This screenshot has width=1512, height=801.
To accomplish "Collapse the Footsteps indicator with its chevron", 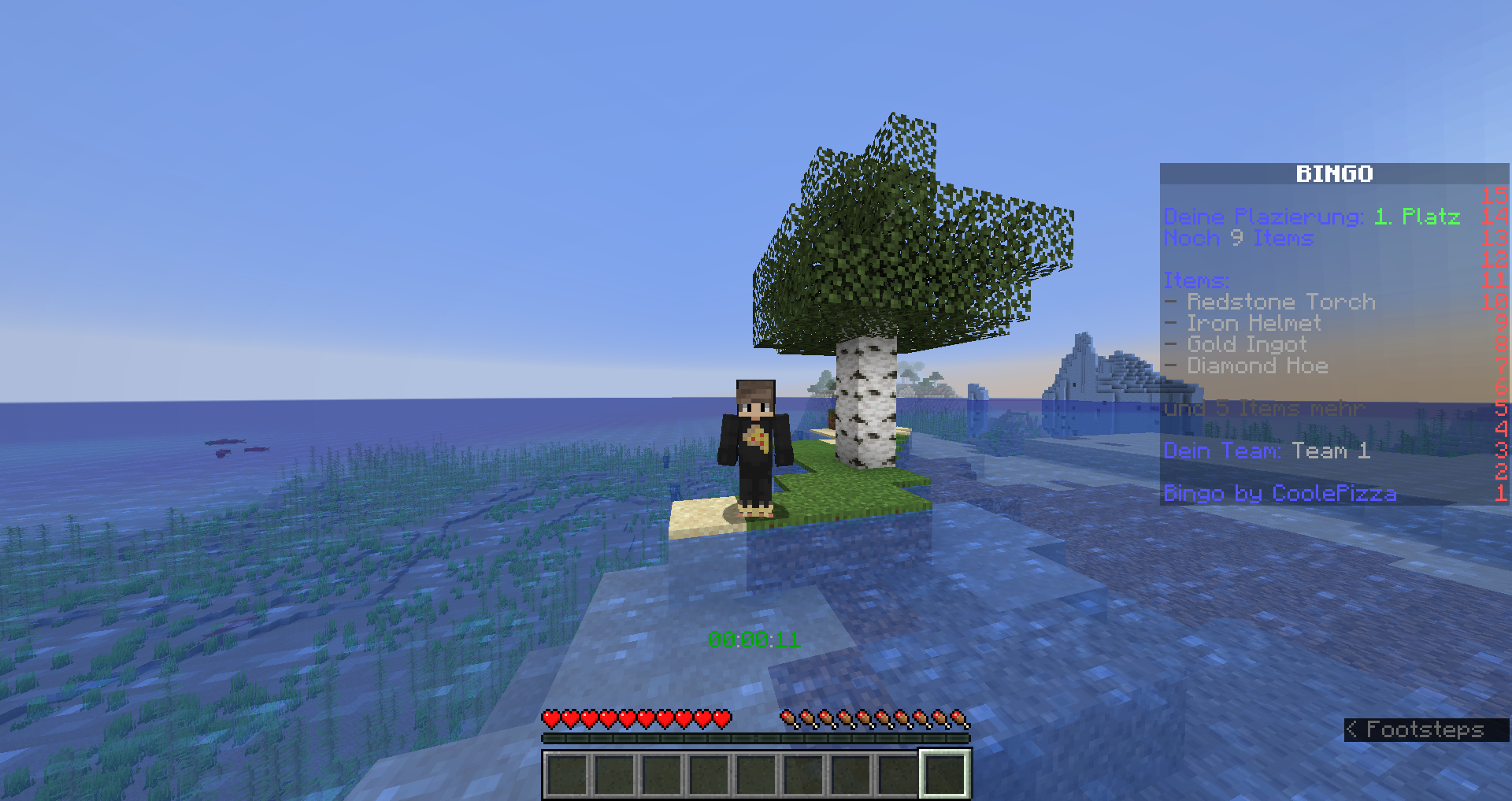I will [x=1352, y=729].
